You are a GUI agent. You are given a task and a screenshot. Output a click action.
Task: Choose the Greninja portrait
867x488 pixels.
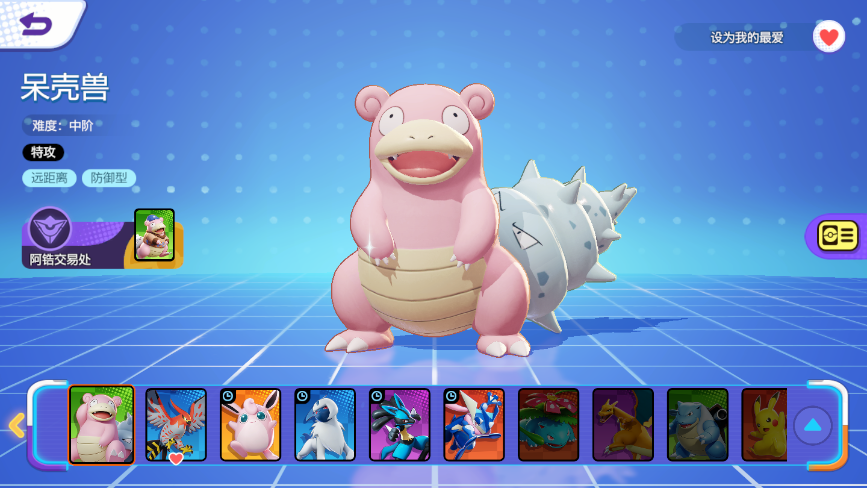tap(474, 425)
